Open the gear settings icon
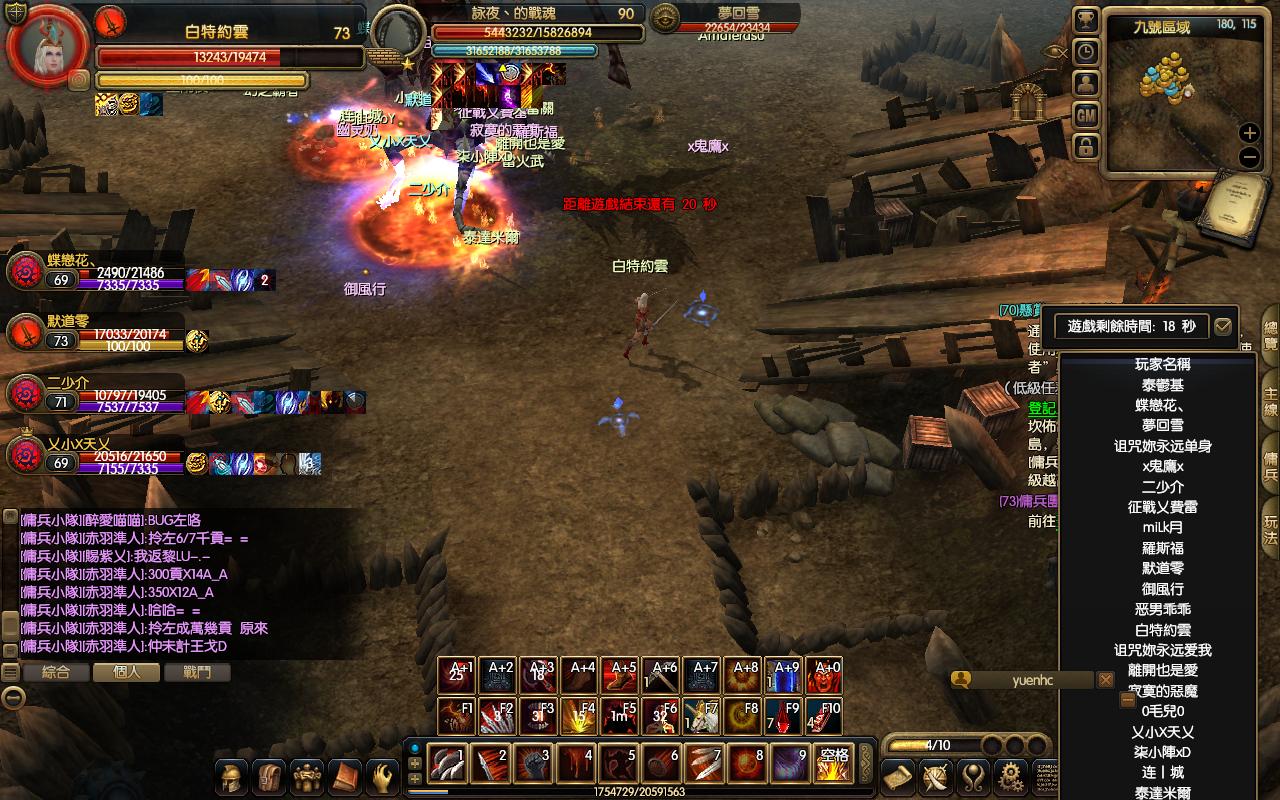 1012,775
